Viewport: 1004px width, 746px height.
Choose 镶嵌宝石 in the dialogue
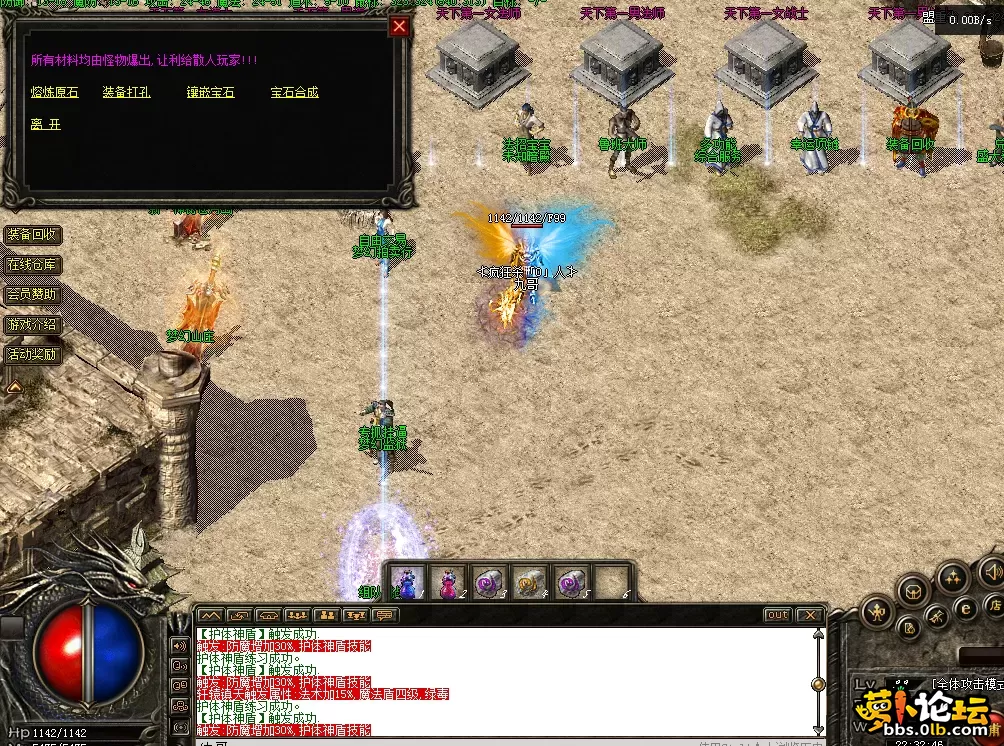[x=210, y=92]
